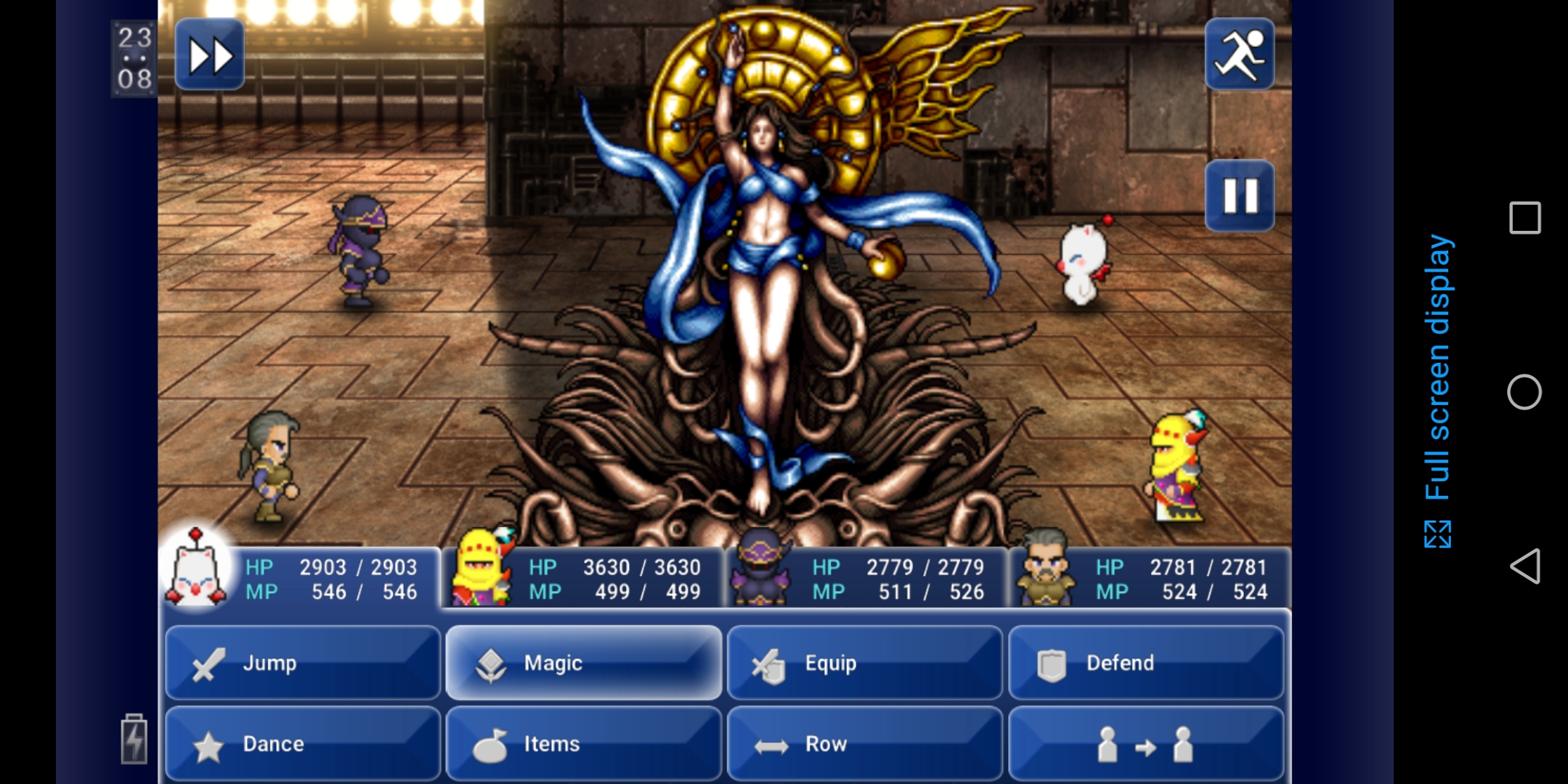1568x784 pixels.
Task: Open the Equip command
Action: (864, 663)
